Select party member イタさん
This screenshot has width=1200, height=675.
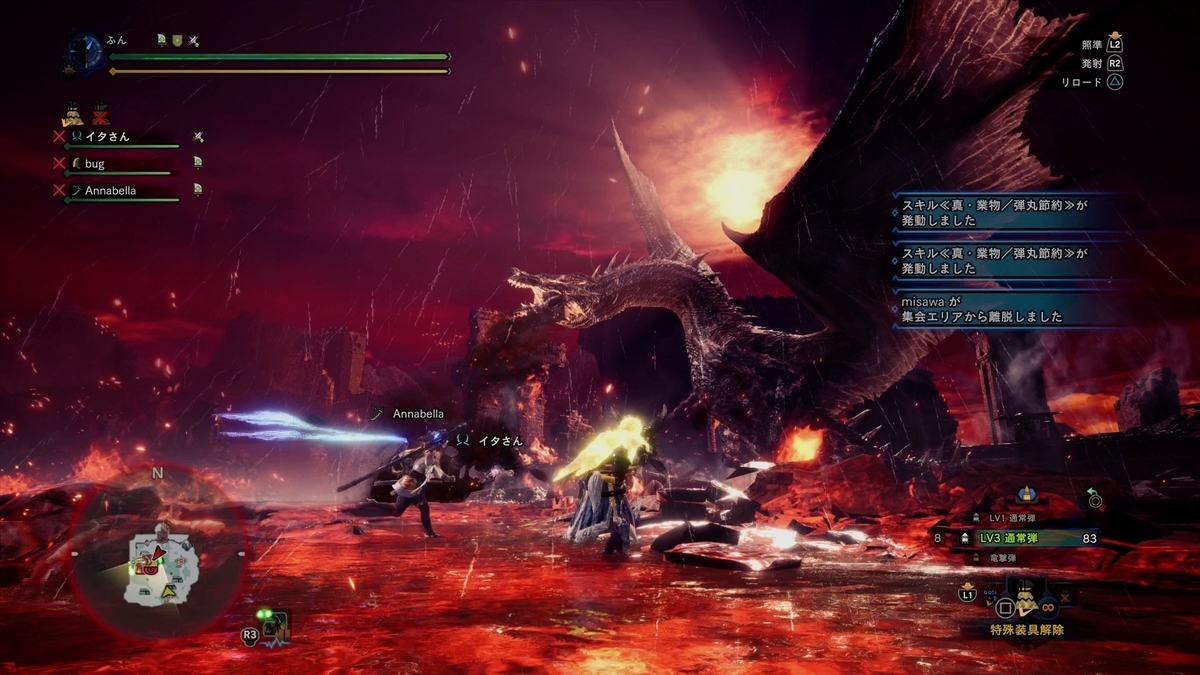tap(107, 136)
